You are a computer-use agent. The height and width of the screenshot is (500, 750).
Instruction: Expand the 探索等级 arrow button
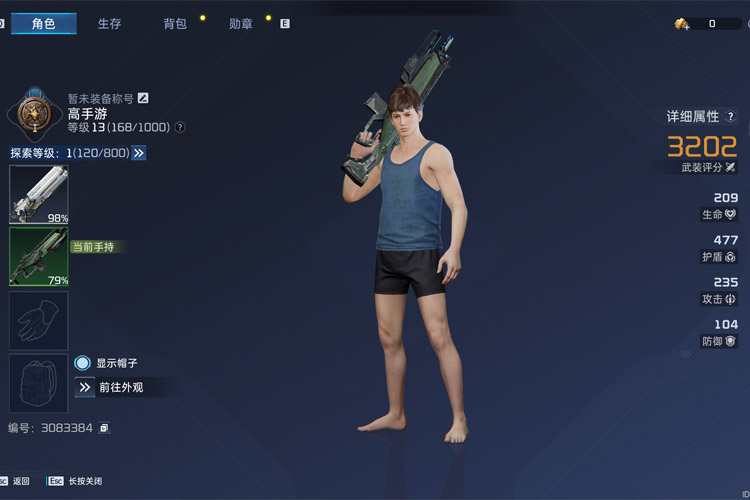(x=139, y=153)
